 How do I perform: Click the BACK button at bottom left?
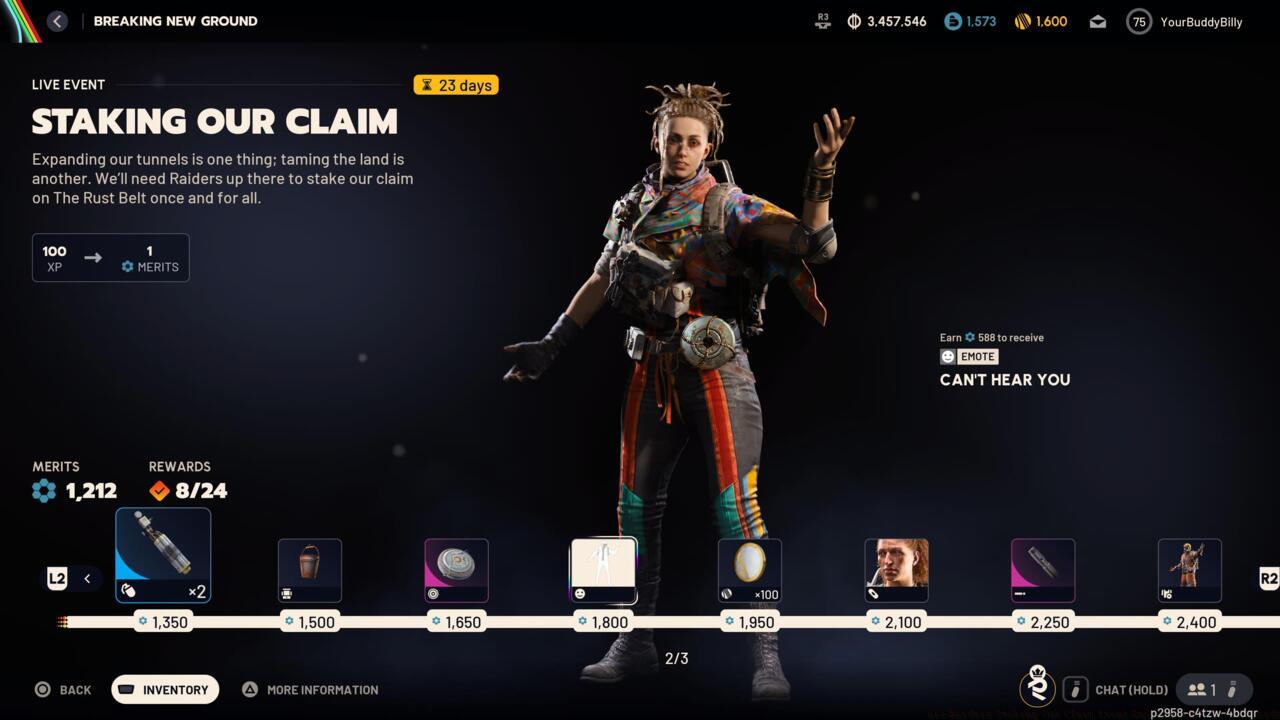tap(64, 689)
